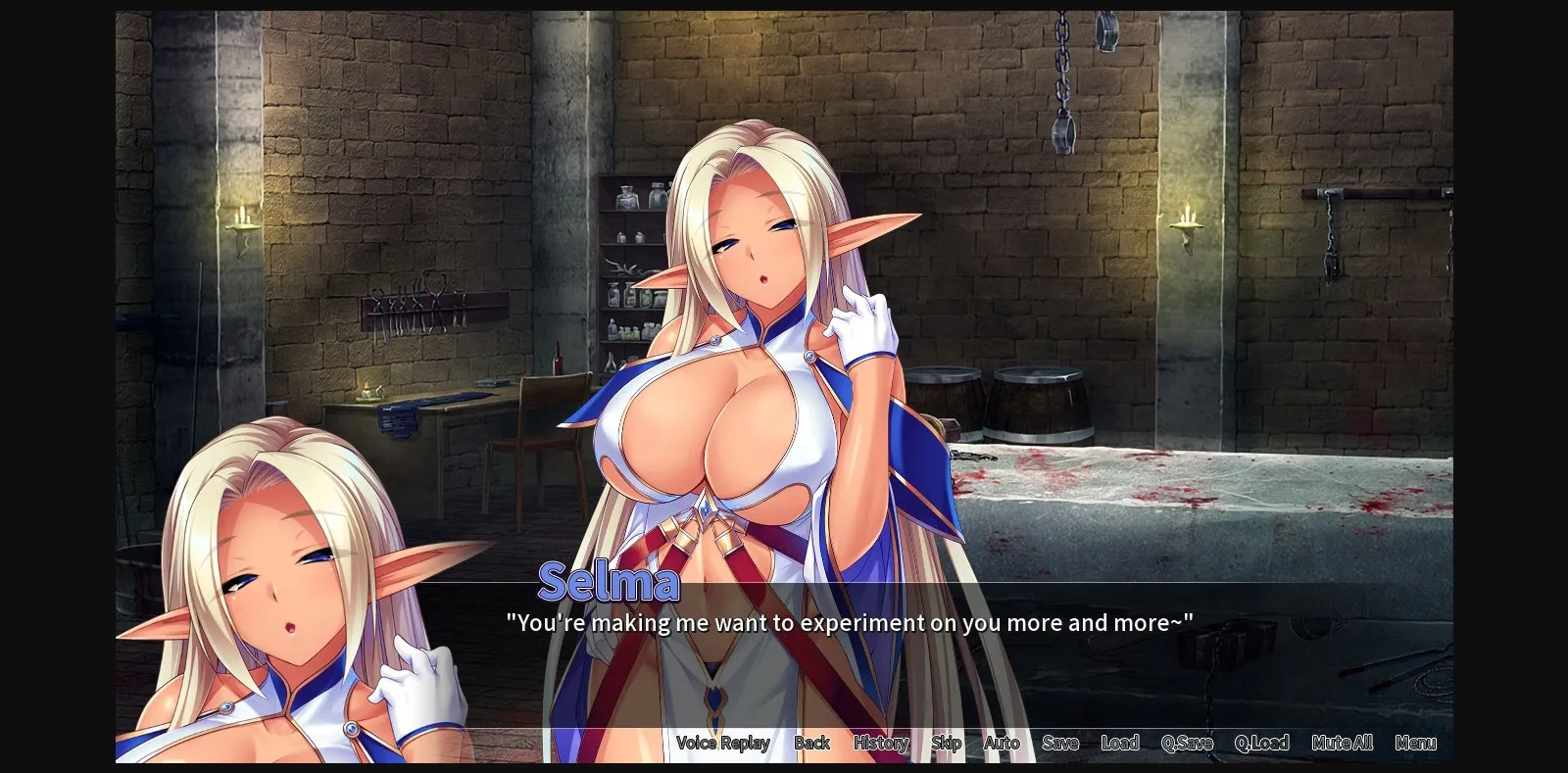Enable Skip mode

pyautogui.click(x=945, y=743)
